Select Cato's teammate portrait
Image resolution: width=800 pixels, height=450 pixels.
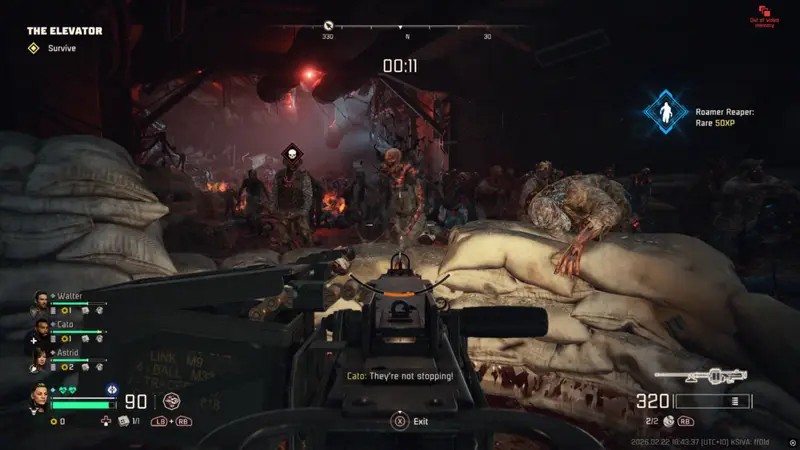[40, 329]
